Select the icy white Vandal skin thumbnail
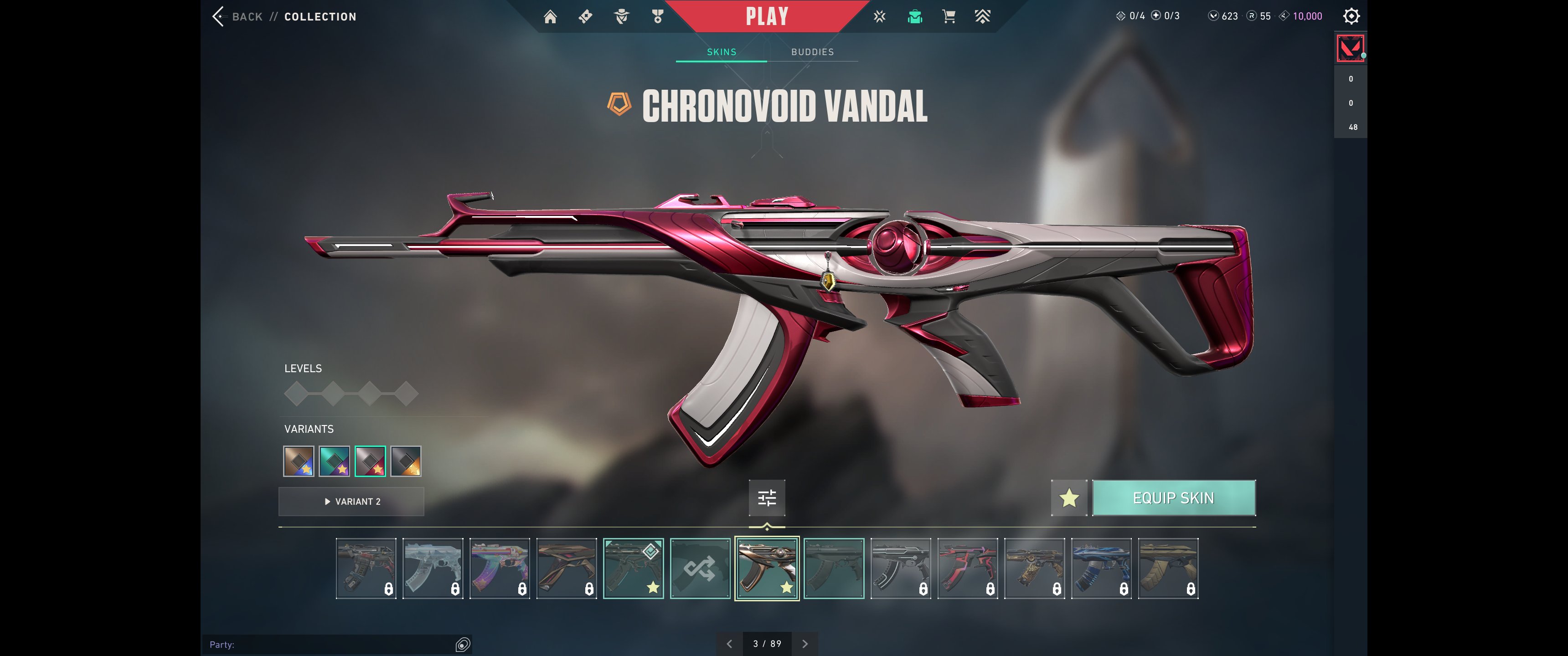Viewport: 1568px width, 656px height. [x=433, y=569]
